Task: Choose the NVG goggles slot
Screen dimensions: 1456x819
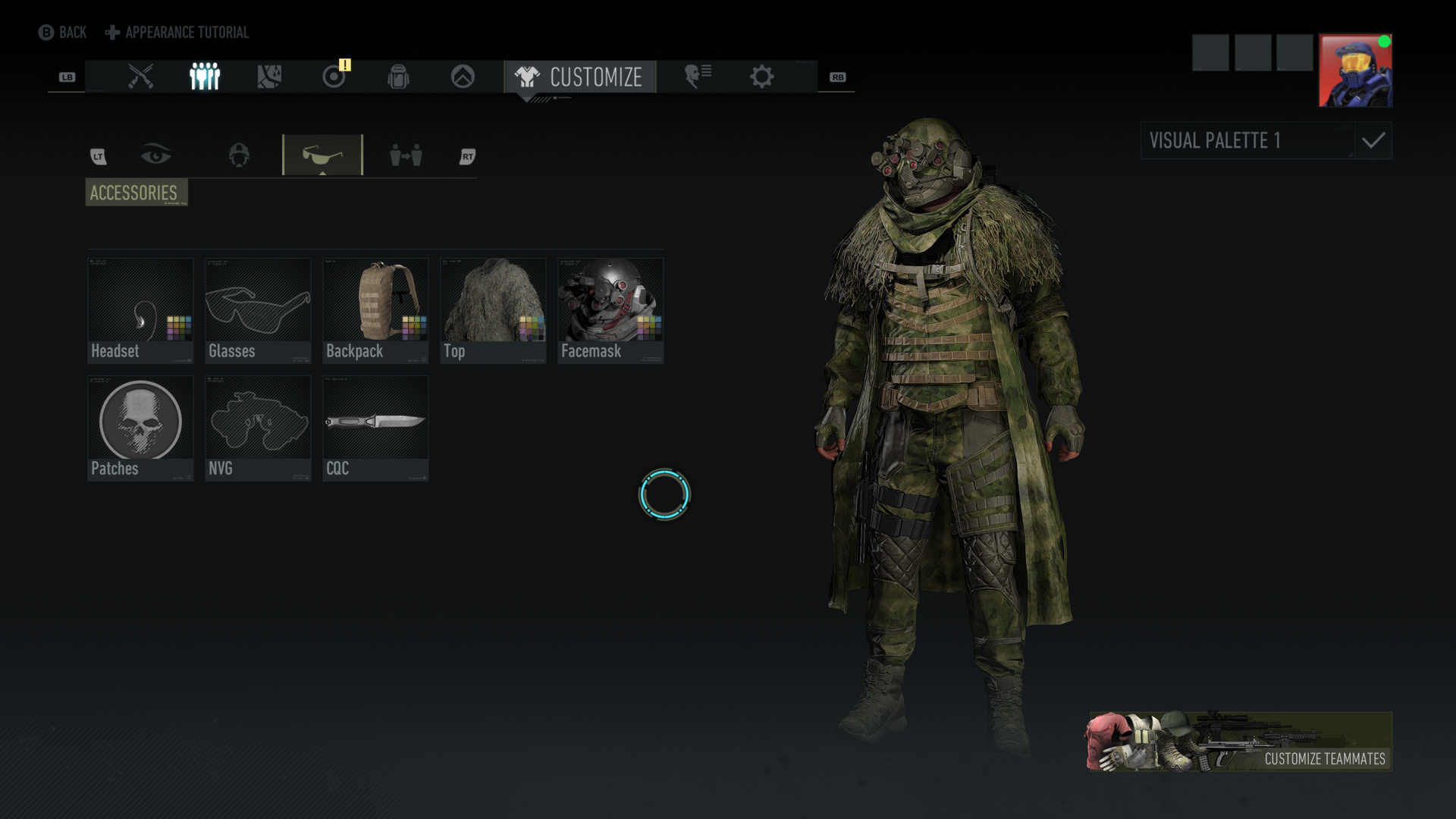Action: 258,428
